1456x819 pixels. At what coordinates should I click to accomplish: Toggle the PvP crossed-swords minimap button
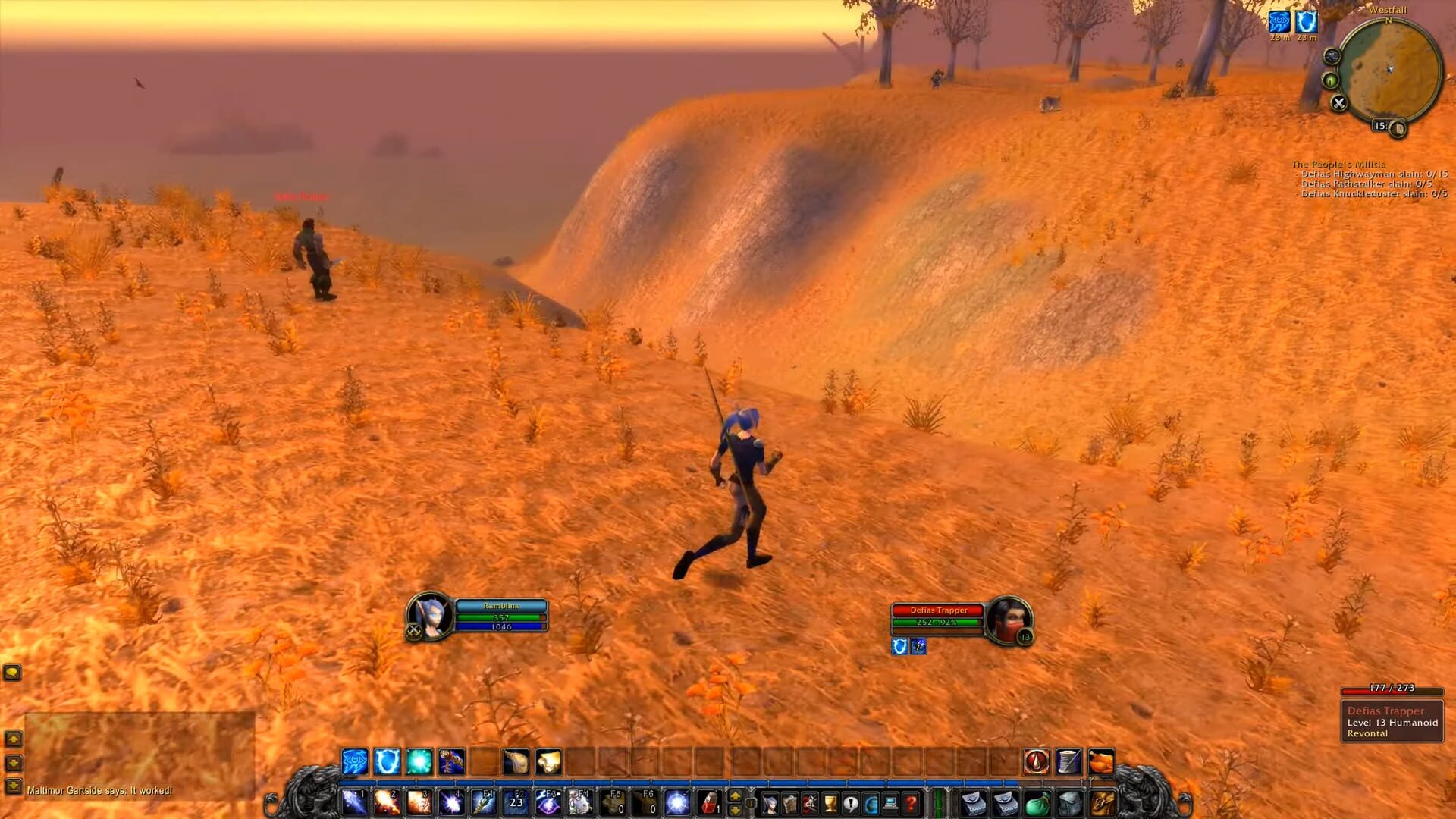[1338, 102]
